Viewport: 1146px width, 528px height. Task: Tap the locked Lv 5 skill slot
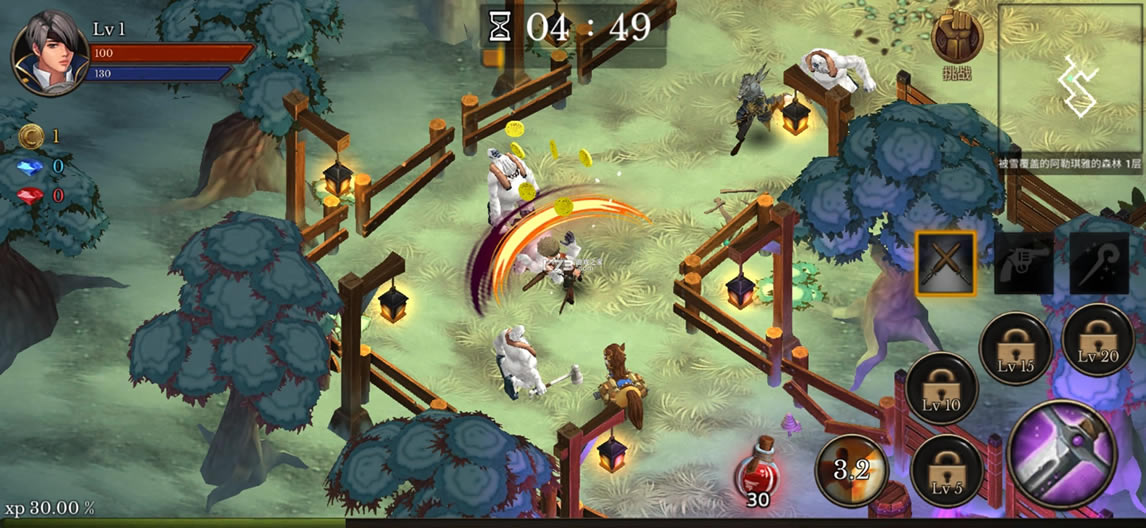tap(946, 470)
